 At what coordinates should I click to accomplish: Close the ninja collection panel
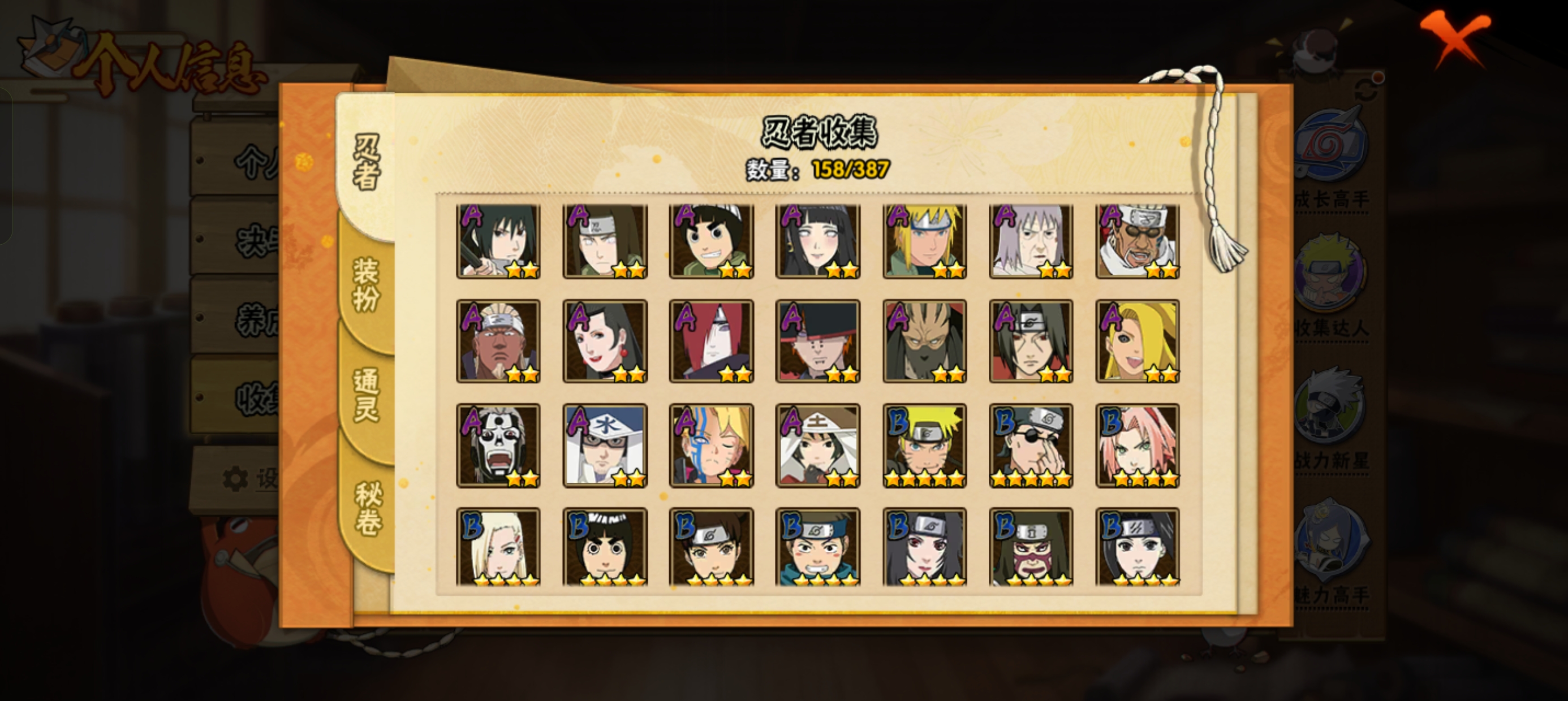1455,38
